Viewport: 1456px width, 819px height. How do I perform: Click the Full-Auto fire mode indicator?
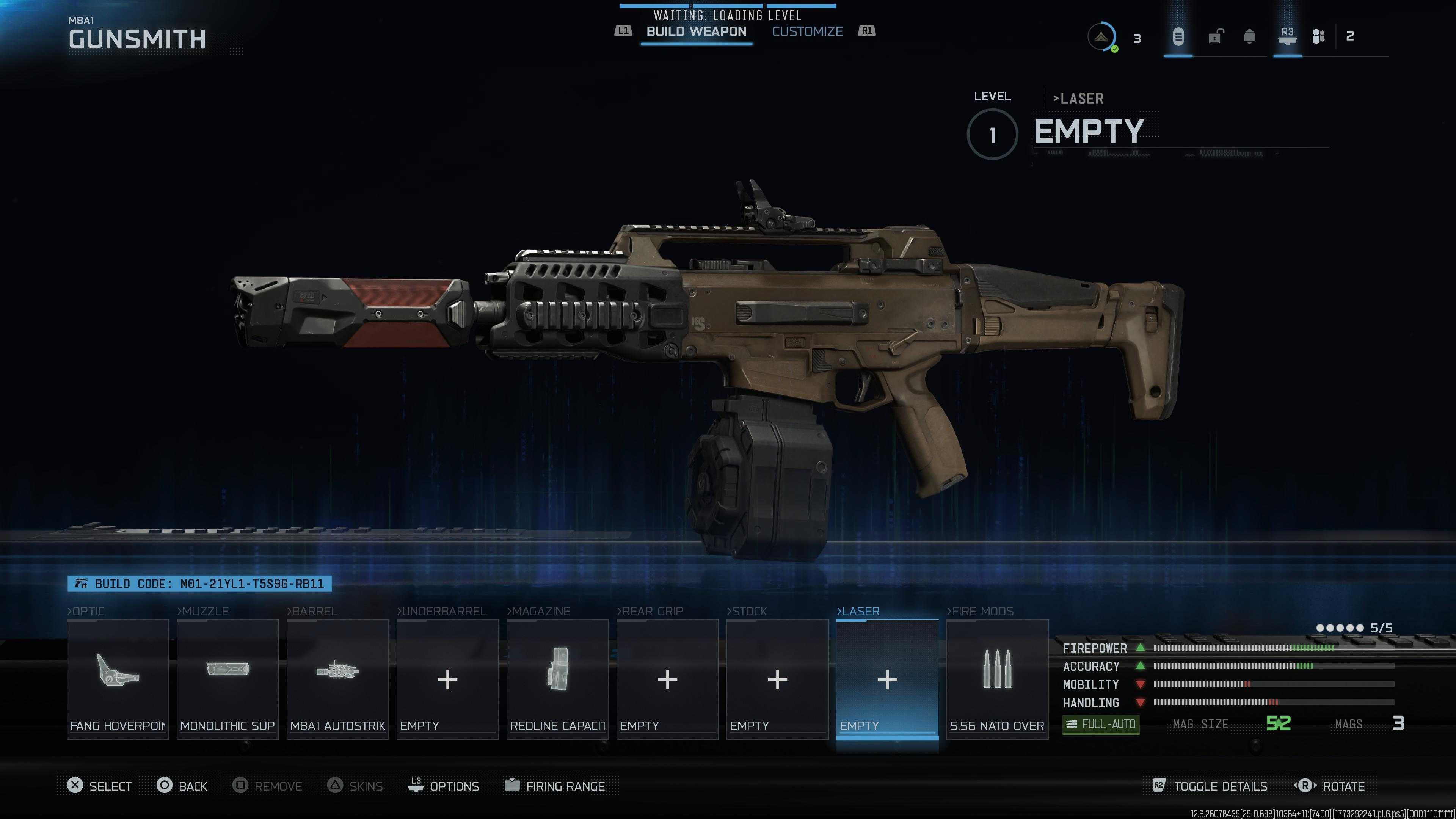tap(1100, 724)
